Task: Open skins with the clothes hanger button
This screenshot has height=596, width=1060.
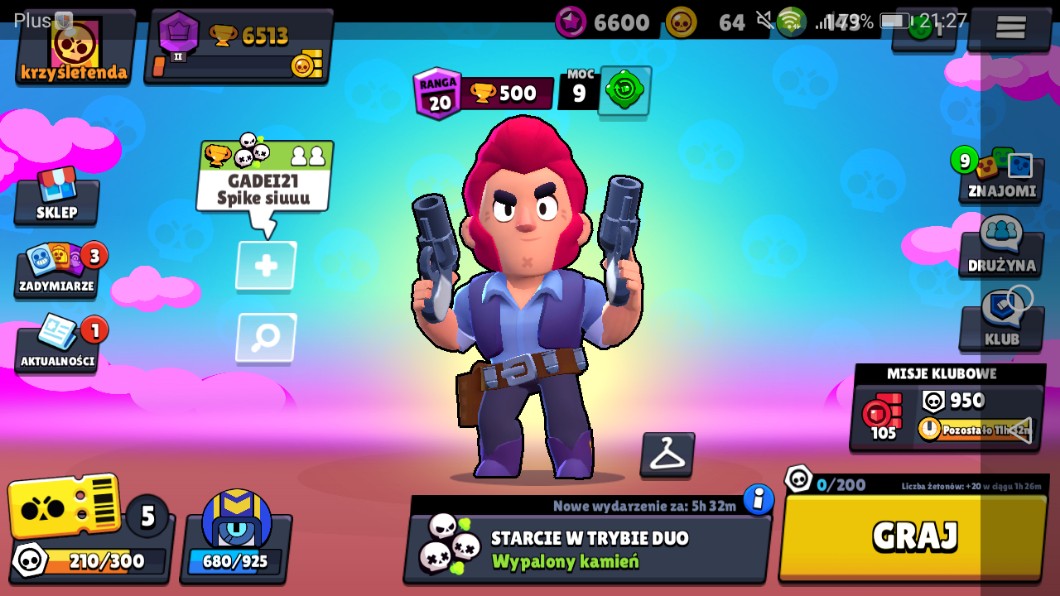Action: click(667, 455)
